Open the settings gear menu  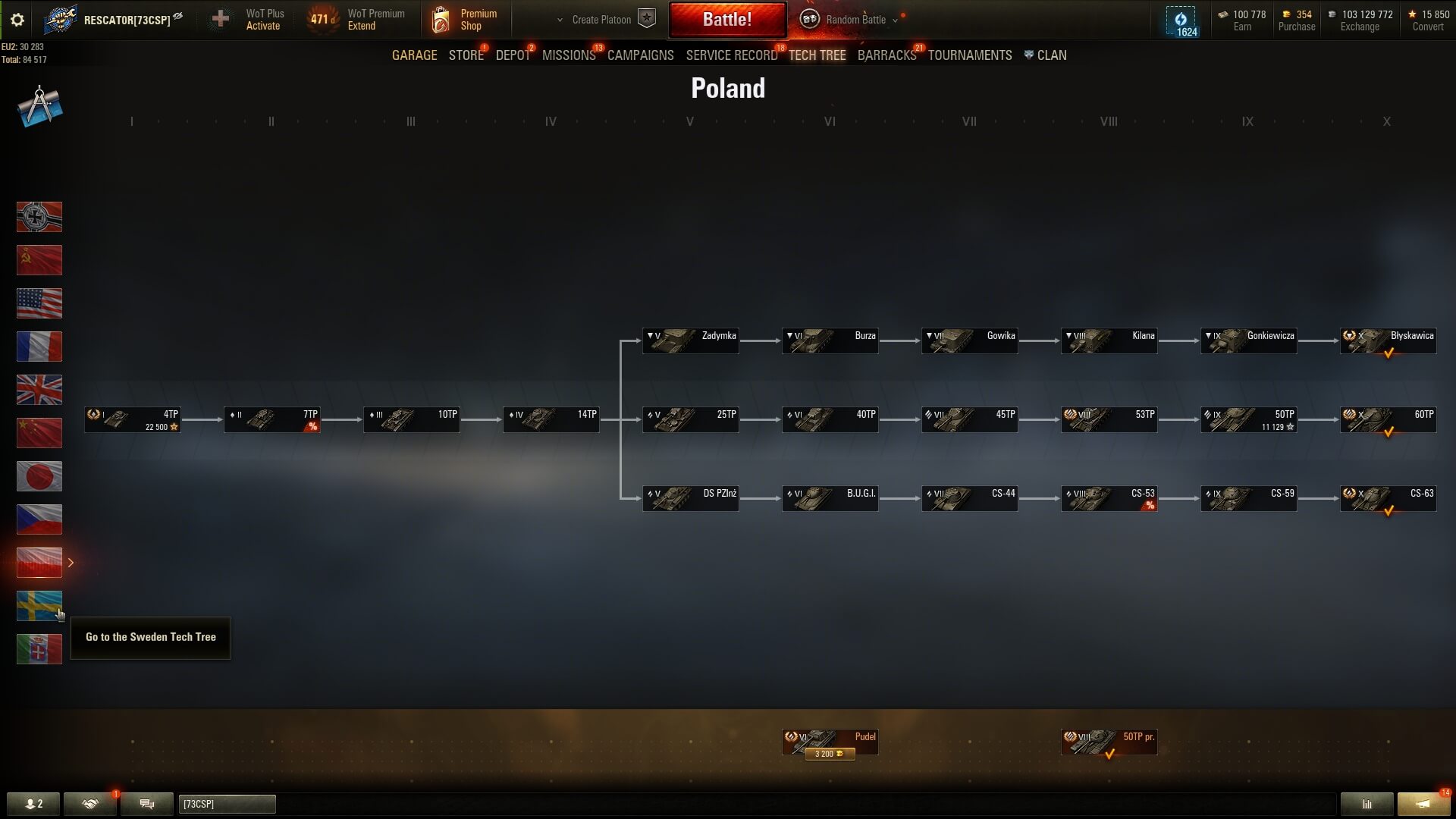tap(17, 20)
